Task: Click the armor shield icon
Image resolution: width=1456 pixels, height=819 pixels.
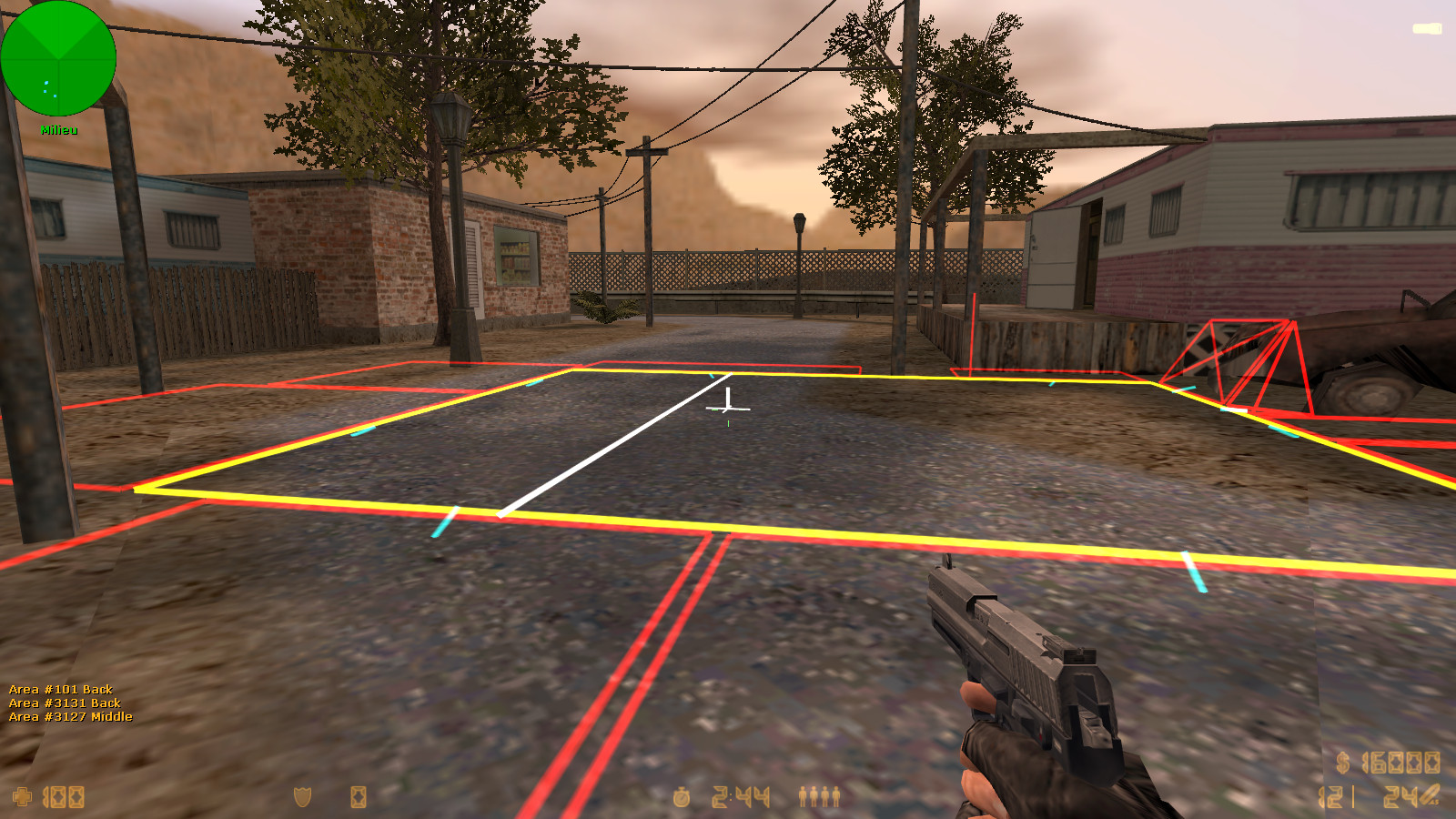Action: point(304,796)
